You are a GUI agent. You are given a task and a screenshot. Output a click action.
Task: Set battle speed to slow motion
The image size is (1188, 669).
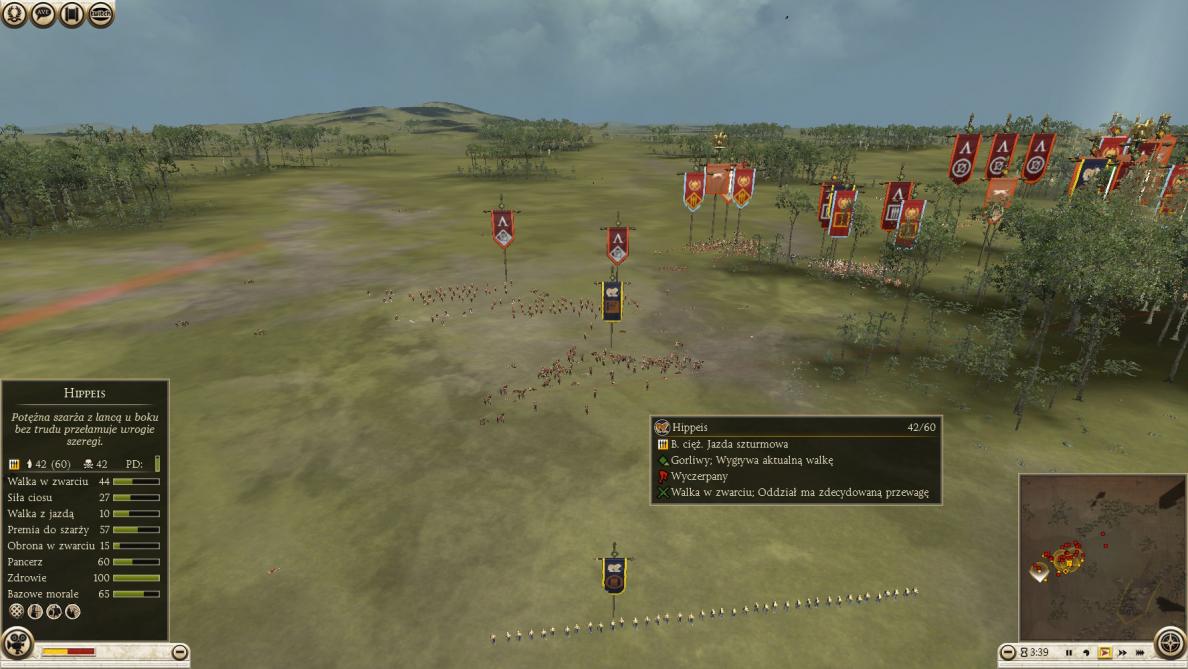pos(1086,653)
